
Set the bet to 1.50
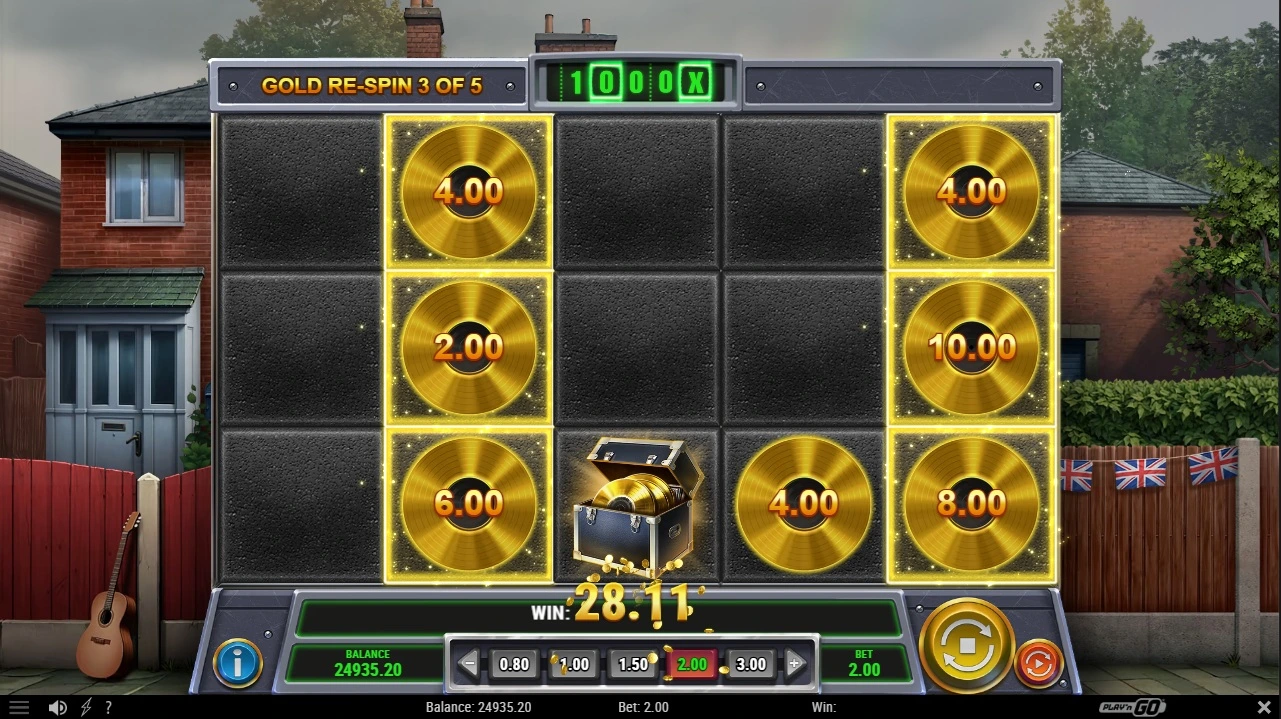point(633,664)
